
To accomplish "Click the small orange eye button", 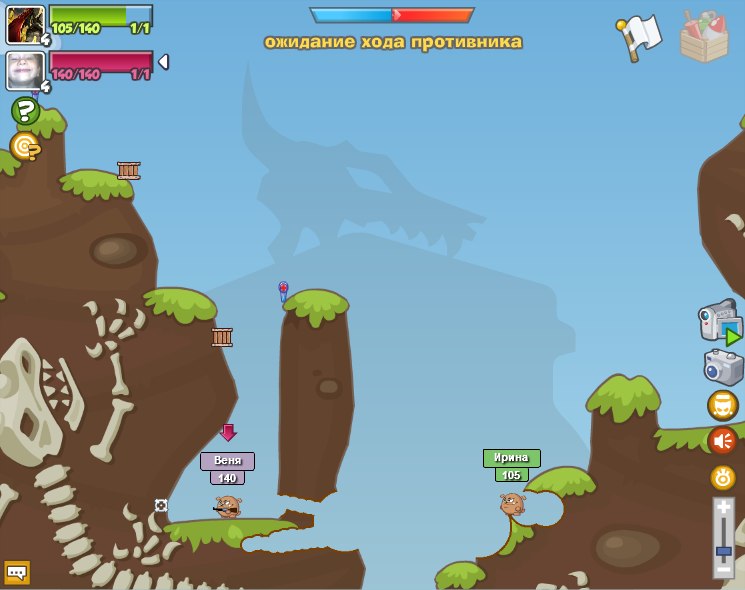I will coord(723,477).
